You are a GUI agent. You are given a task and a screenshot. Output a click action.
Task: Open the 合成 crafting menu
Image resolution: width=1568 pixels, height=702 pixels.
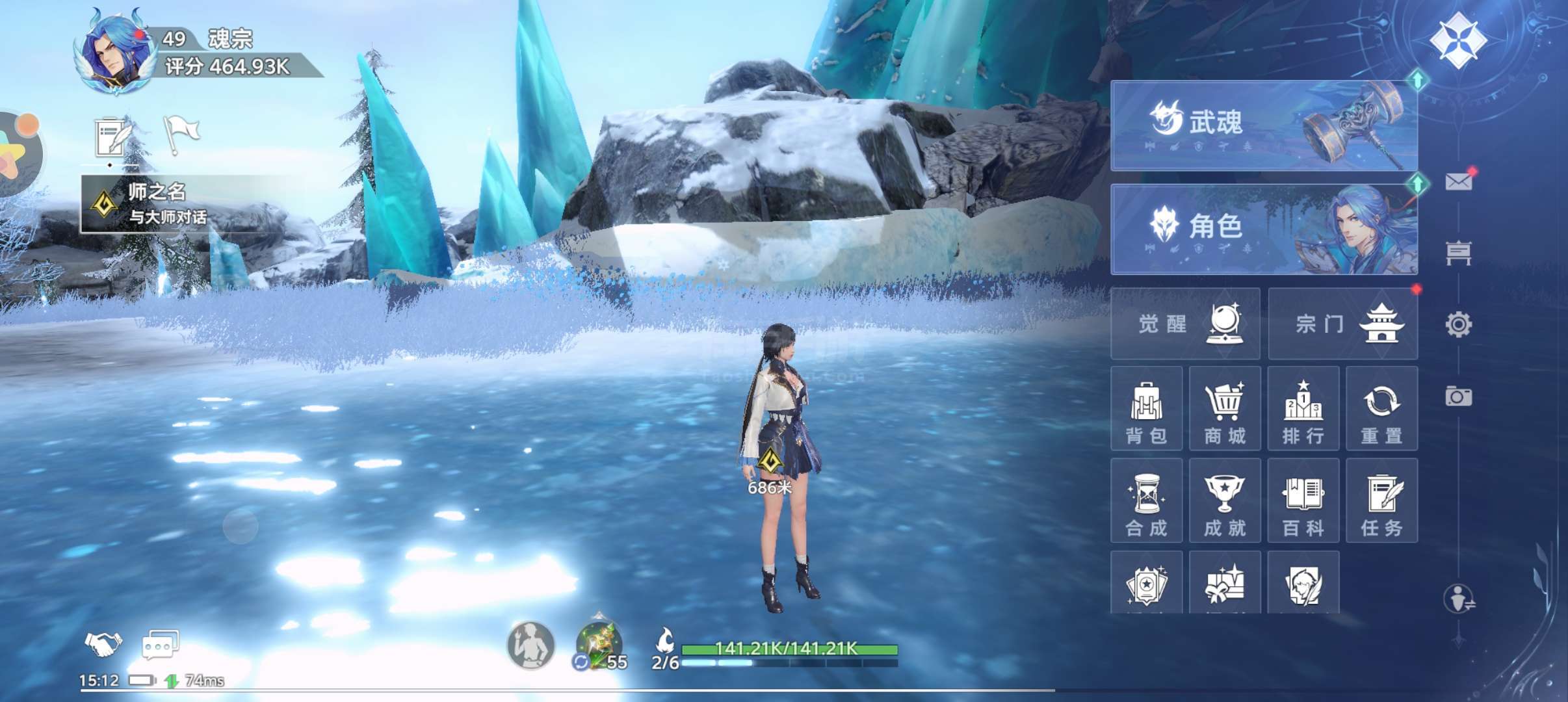pos(1146,500)
